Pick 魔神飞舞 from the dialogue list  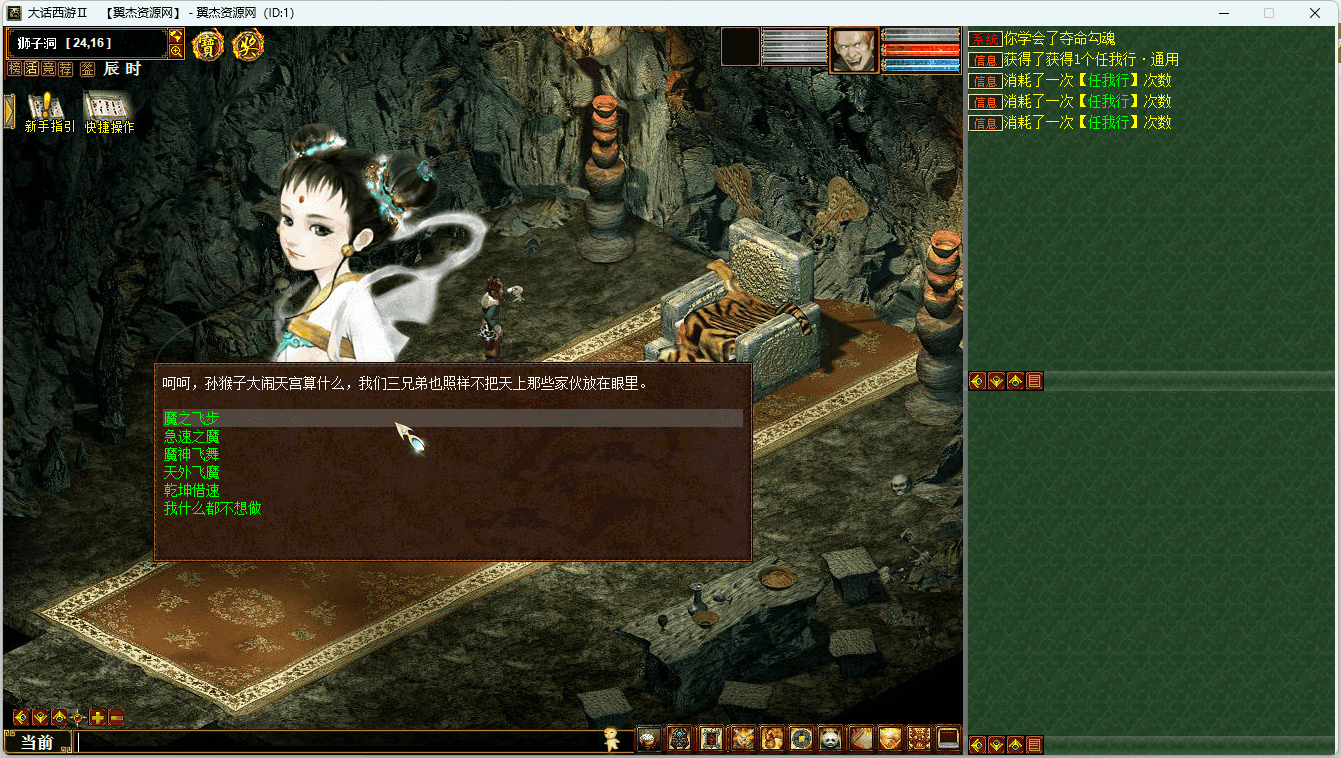pos(191,454)
